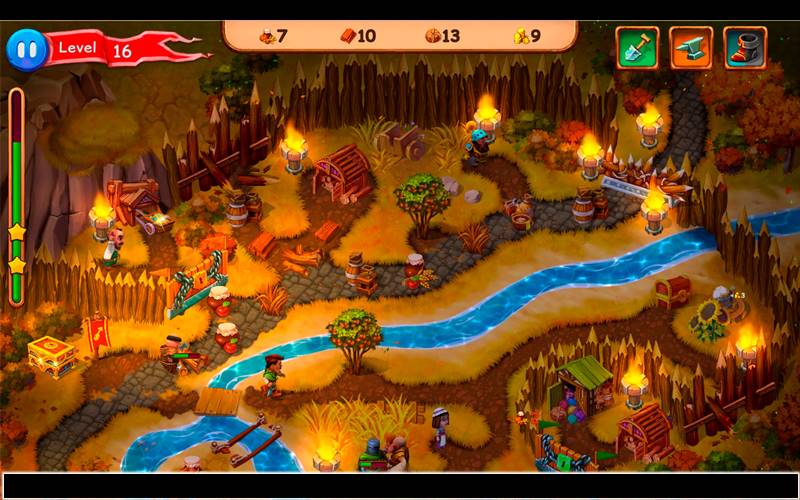The width and height of the screenshot is (800, 500).
Task: Pause the game with the blue button
Action: click(25, 48)
